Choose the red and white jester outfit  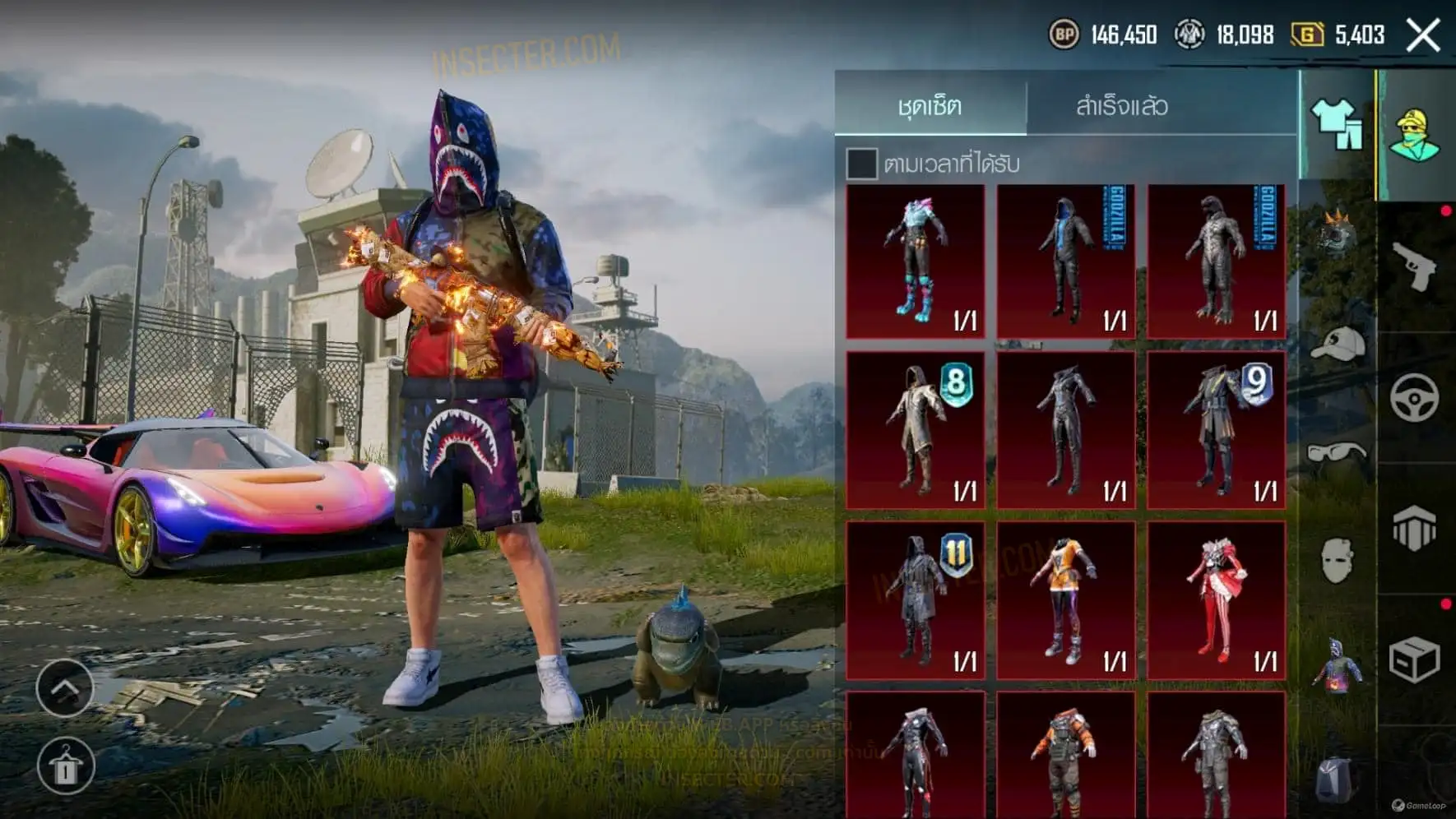(1216, 600)
